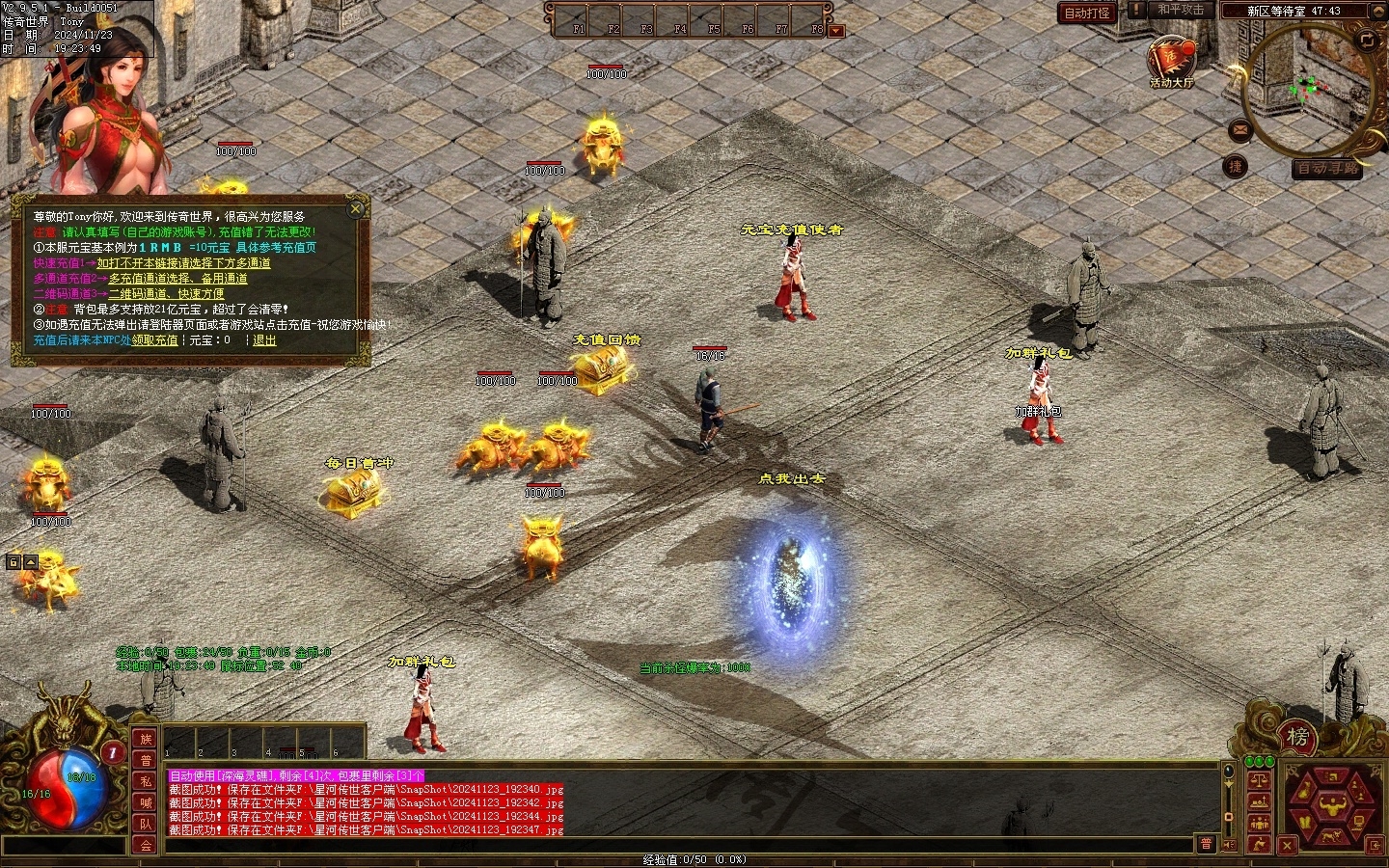Image resolution: width=1389 pixels, height=868 pixels.
Task: Open the 榜 ranking button
Action: [x=1298, y=738]
